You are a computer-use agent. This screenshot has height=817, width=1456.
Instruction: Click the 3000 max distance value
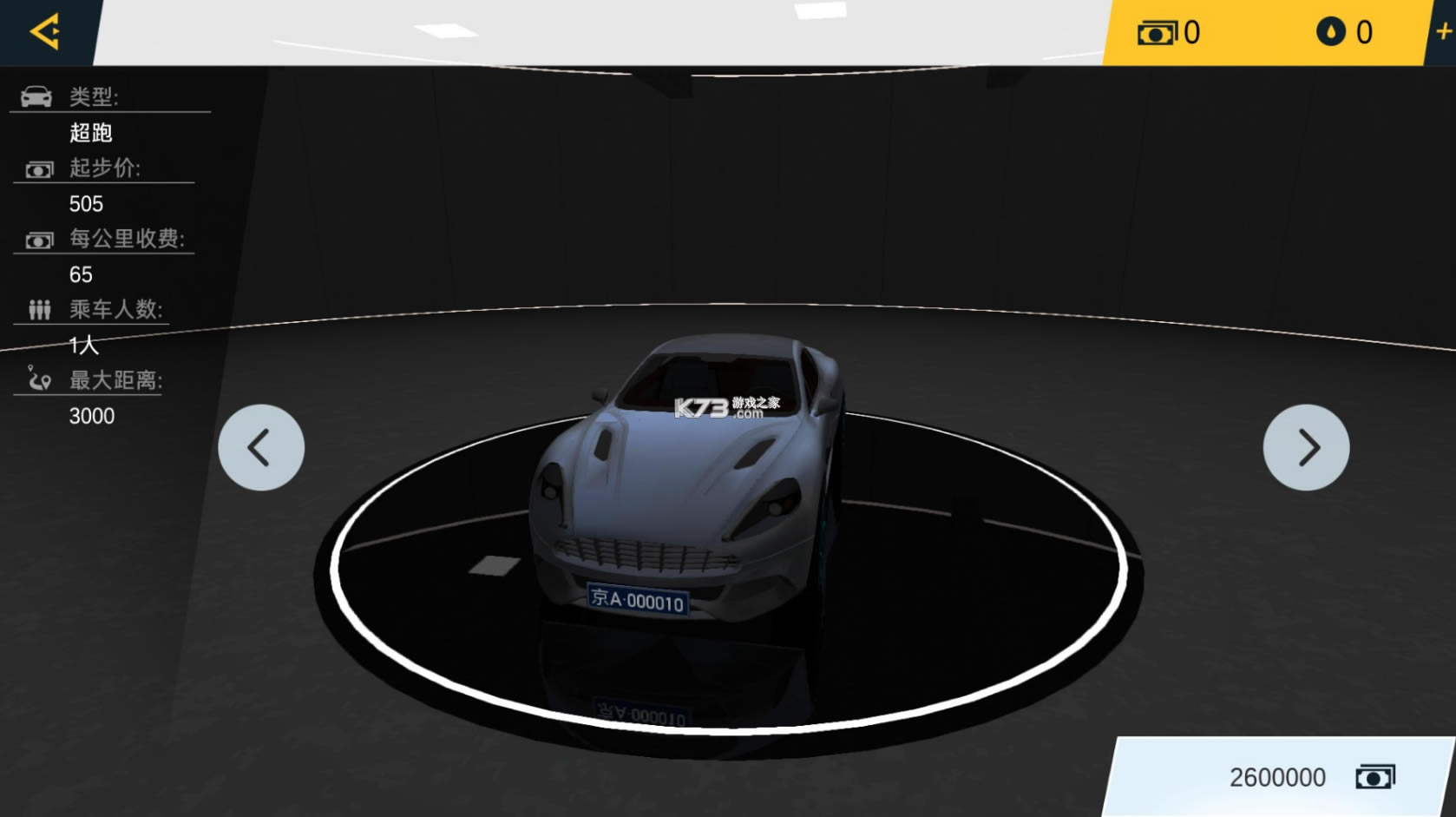tap(91, 417)
